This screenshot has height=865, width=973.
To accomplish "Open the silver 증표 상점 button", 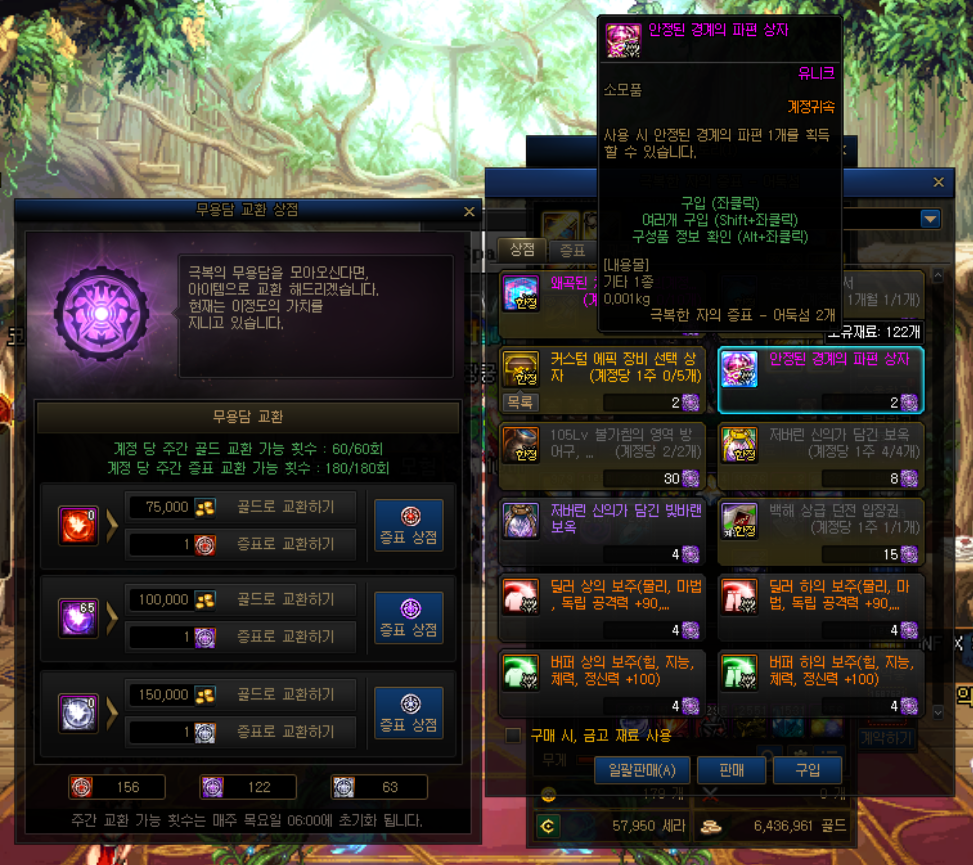I will 408,712.
